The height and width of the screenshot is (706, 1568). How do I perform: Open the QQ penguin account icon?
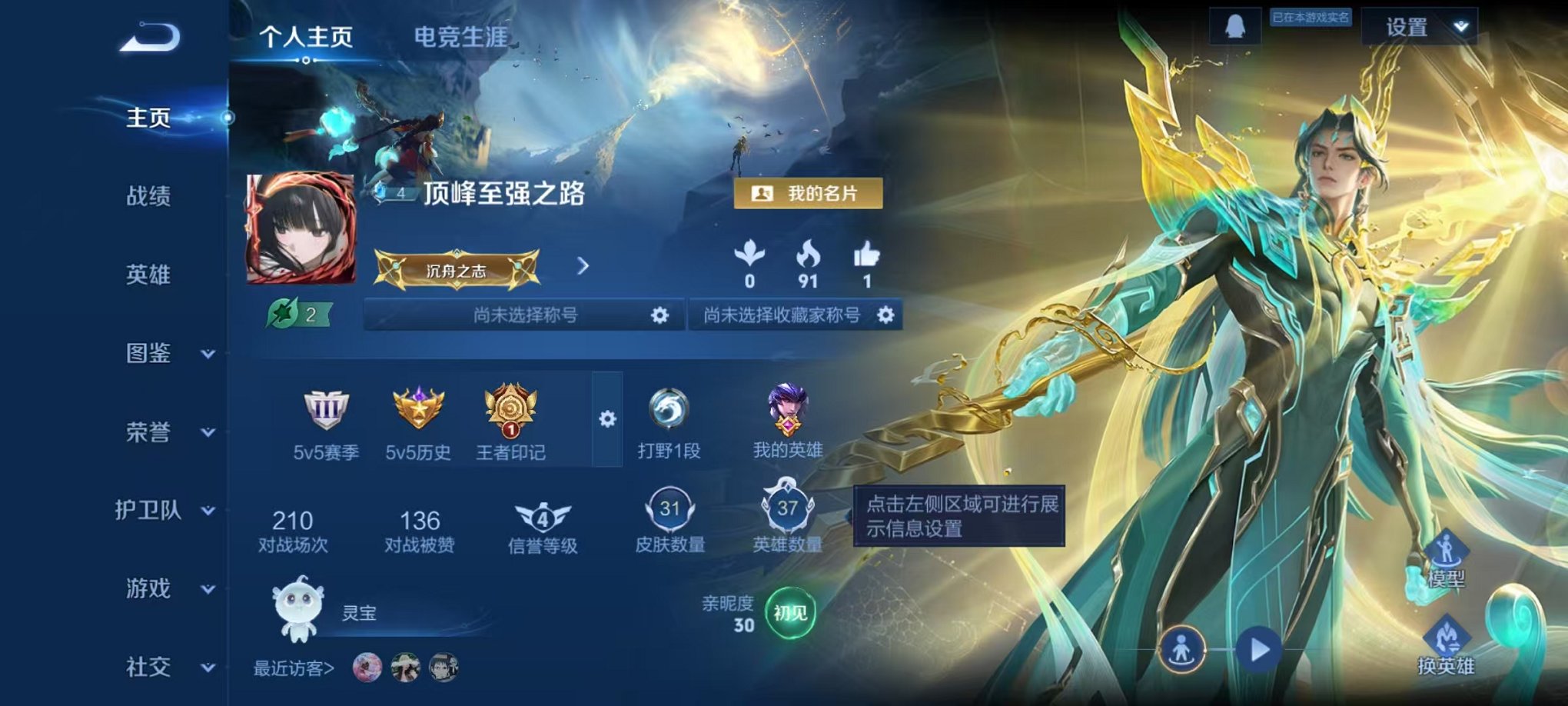tap(1235, 25)
